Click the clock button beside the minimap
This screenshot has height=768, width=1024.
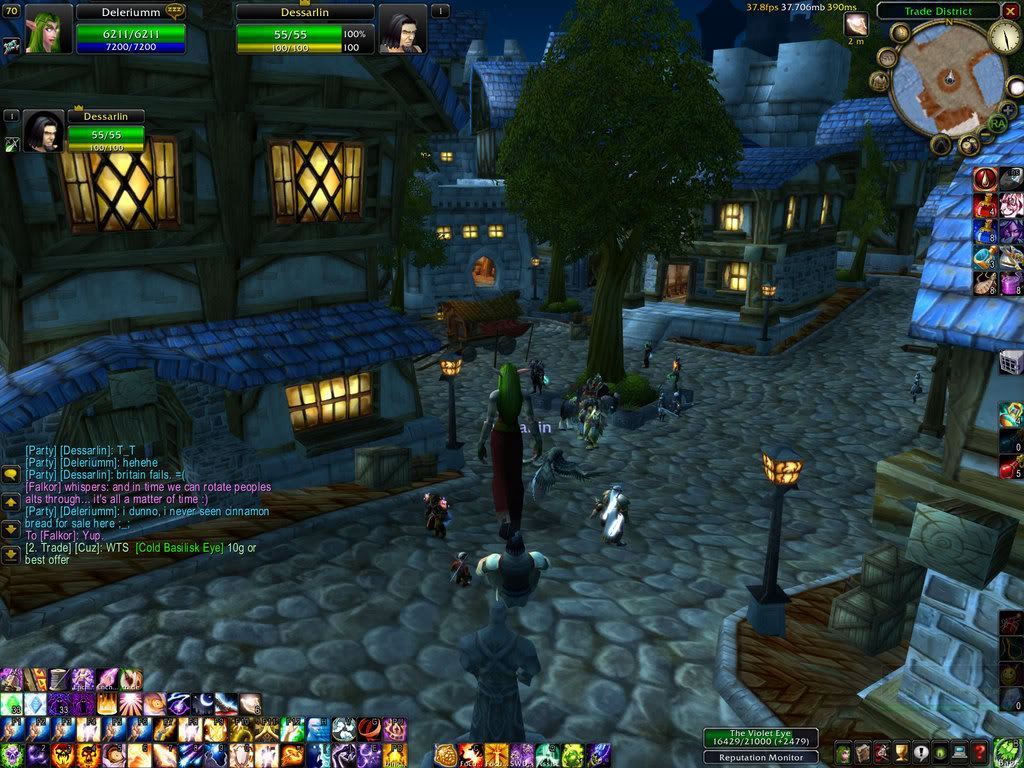(x=1004, y=37)
